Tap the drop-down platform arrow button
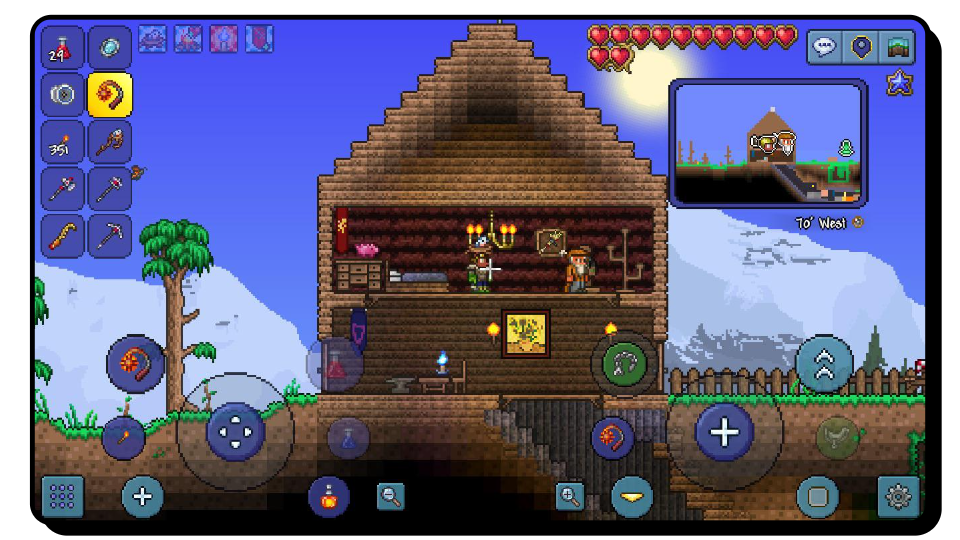 click(x=632, y=496)
